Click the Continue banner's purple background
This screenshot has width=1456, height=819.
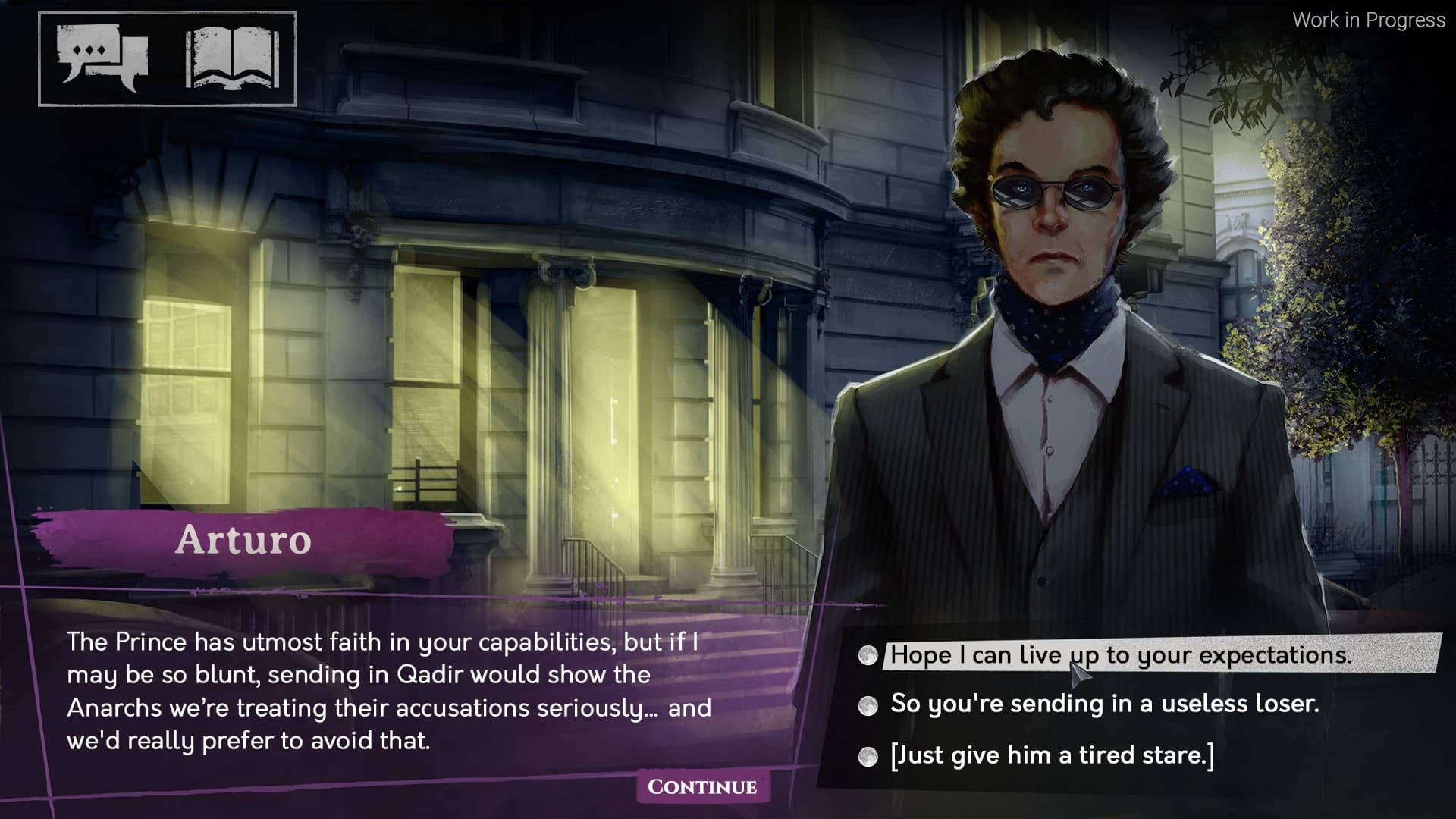click(701, 787)
